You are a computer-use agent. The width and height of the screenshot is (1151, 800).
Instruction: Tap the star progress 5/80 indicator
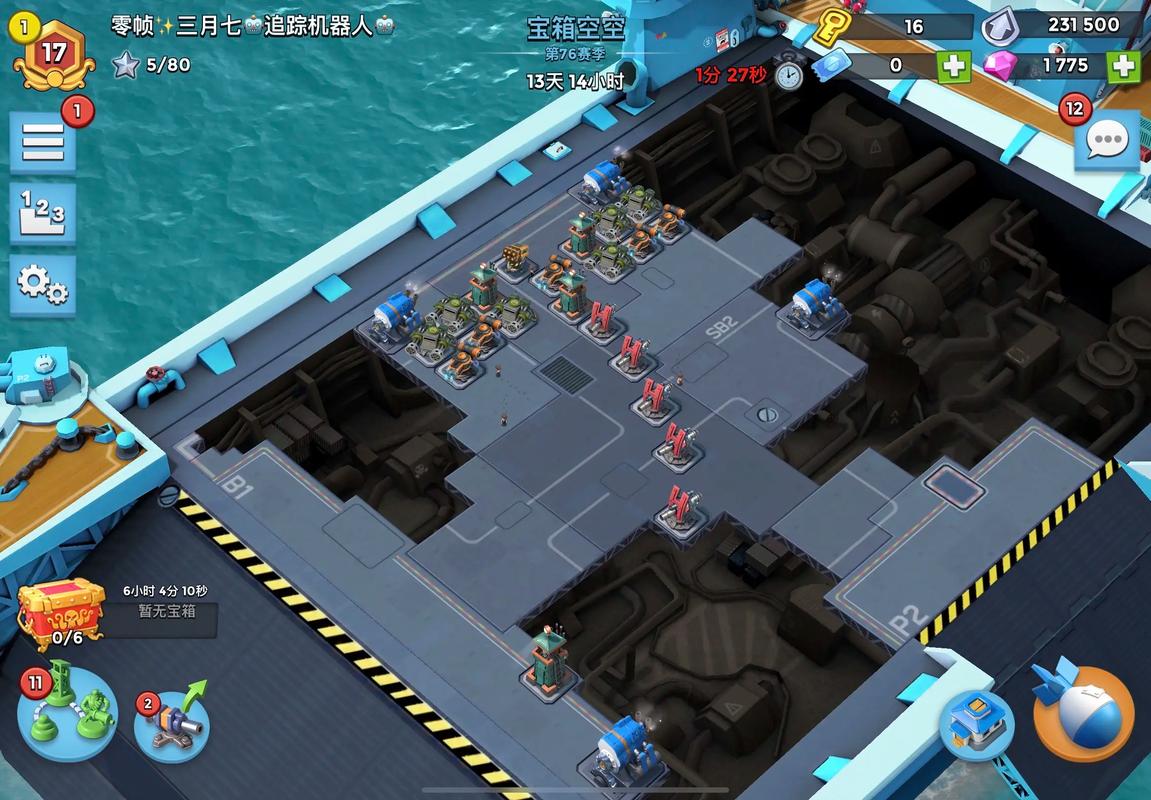[x=152, y=65]
